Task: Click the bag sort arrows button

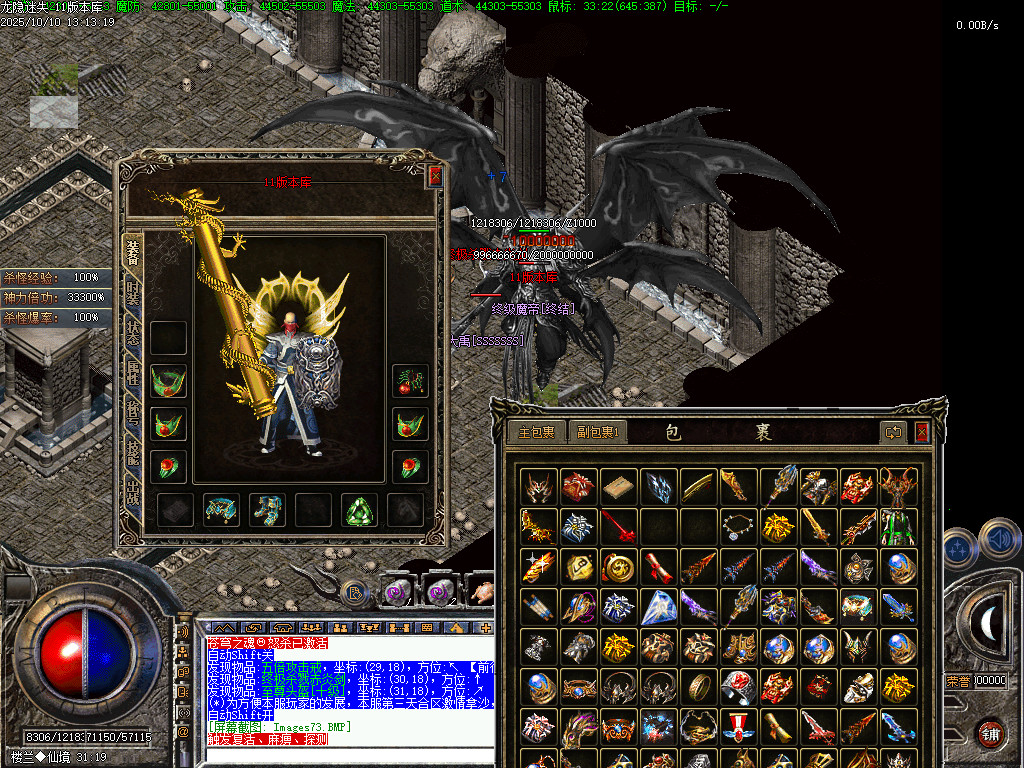Action: pos(893,432)
